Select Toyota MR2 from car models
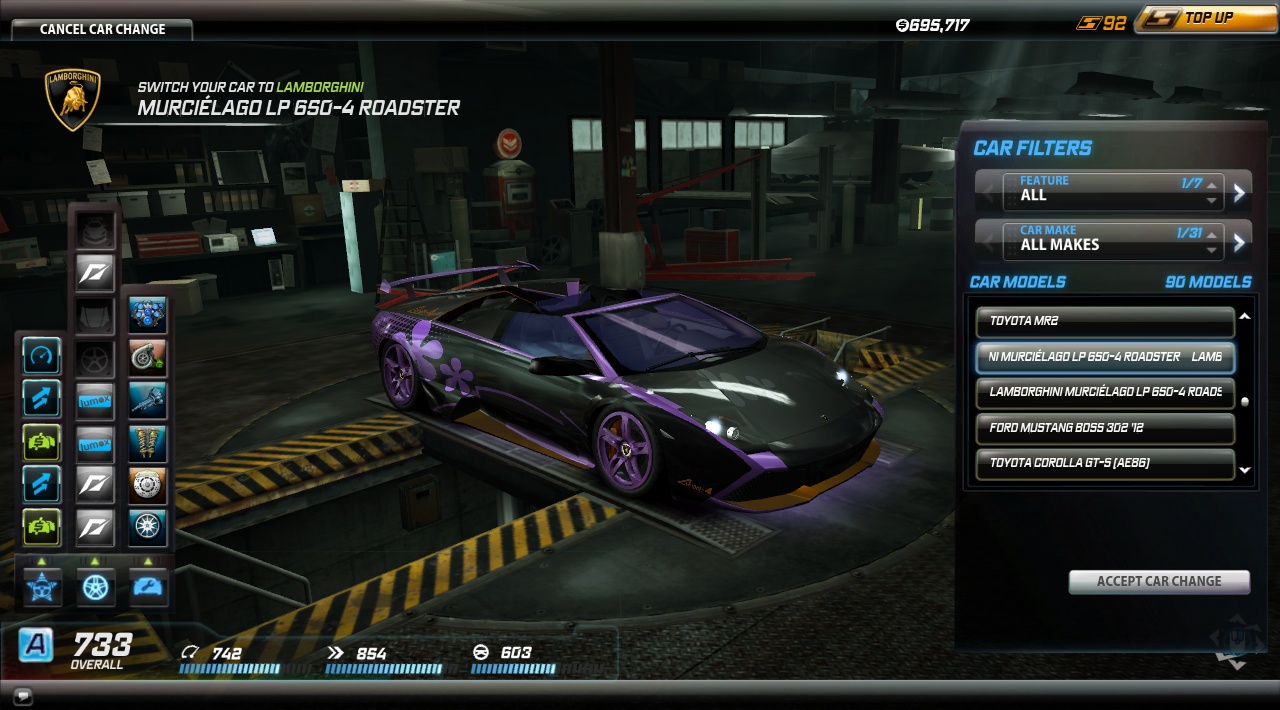This screenshot has height=710, width=1280. tap(1105, 322)
